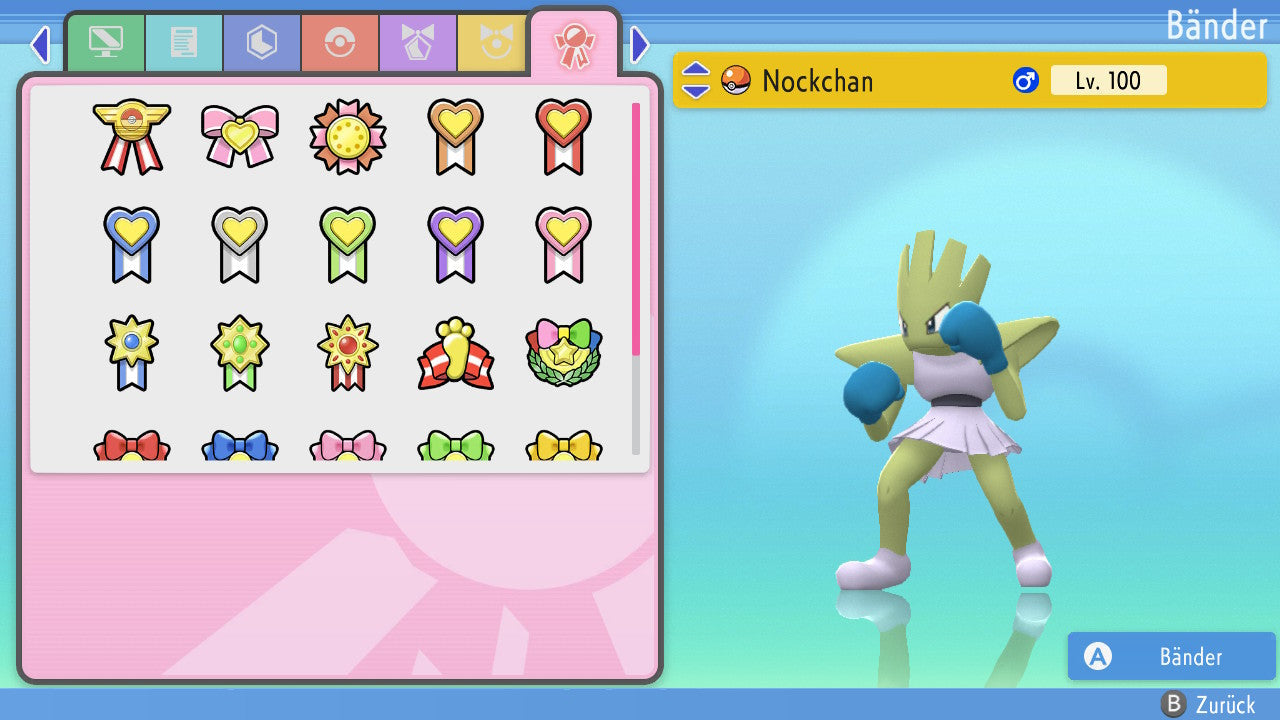Open the monitor summary tab

coord(105,44)
